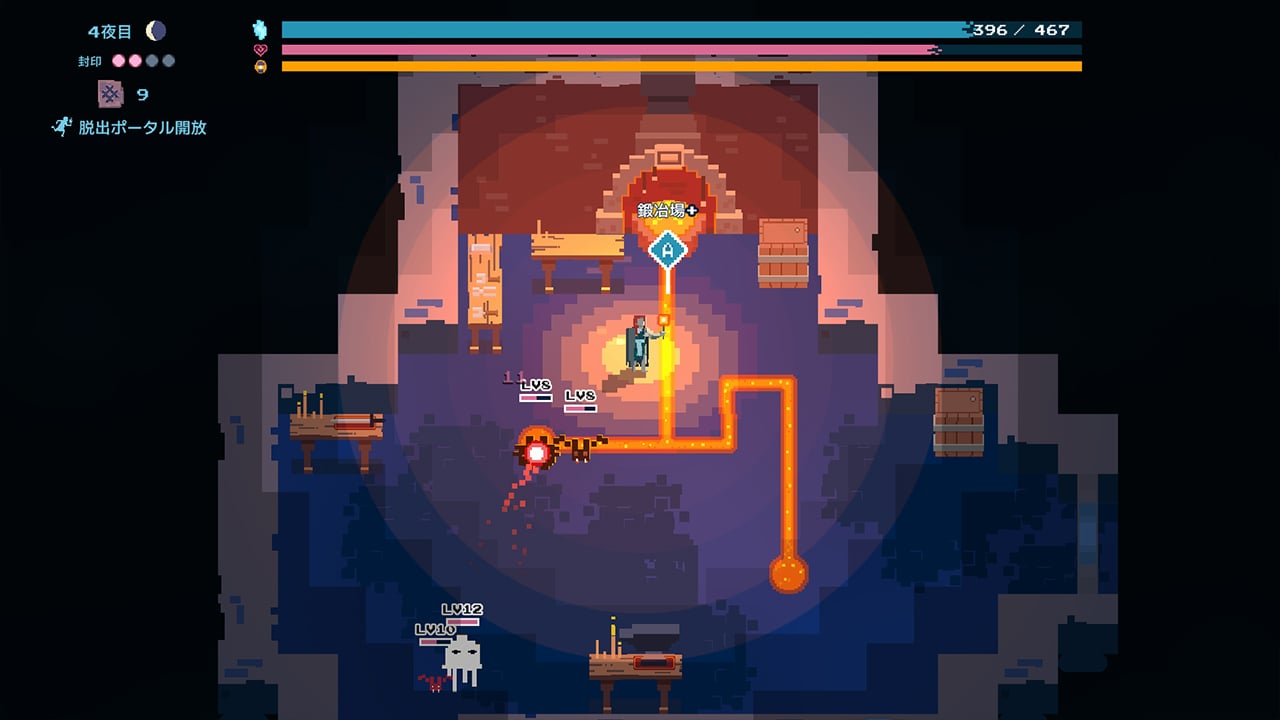Click the crescent moon night icon
This screenshot has width=1280, height=720.
(x=155, y=32)
